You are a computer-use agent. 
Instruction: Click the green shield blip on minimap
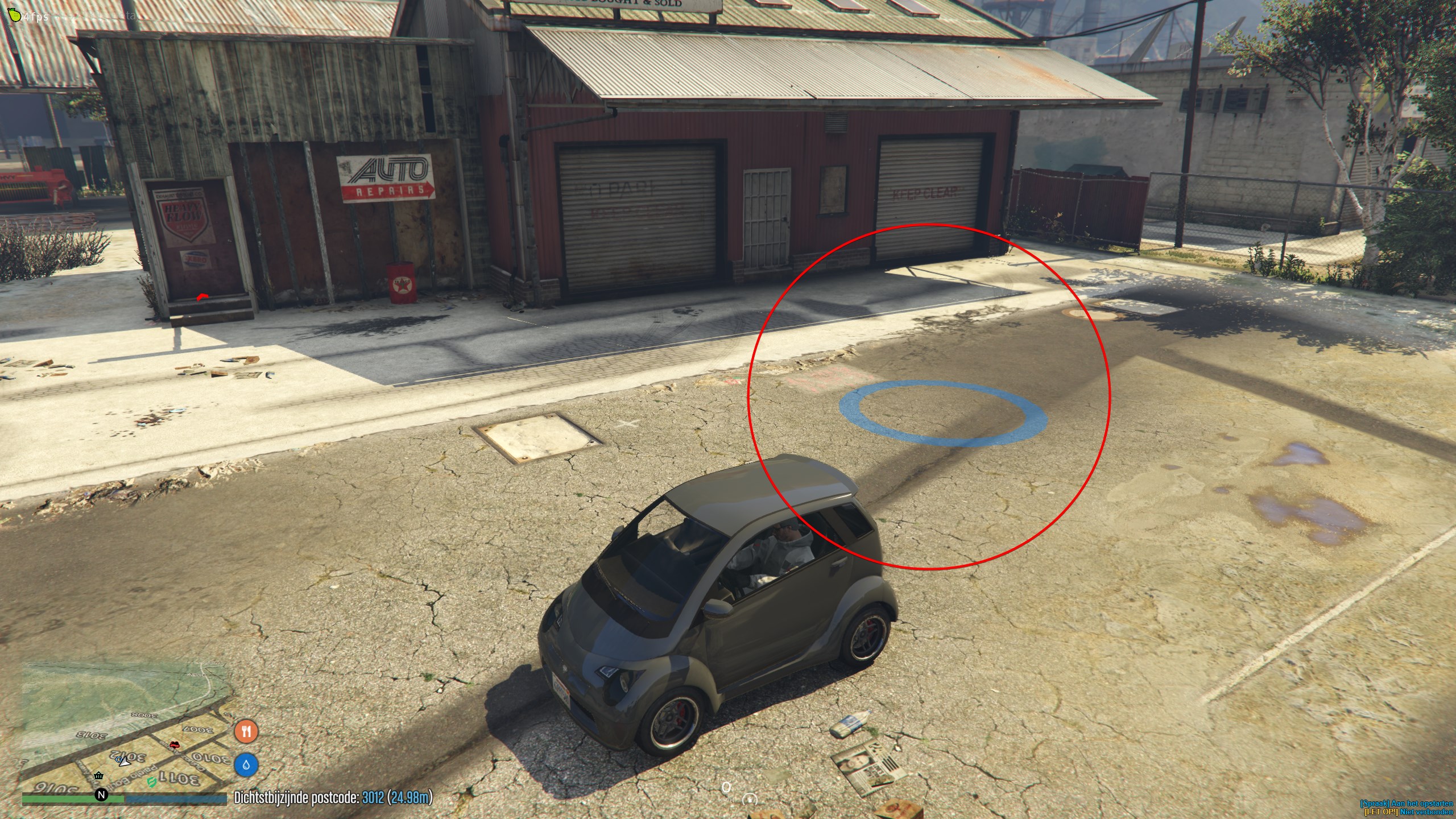point(151,783)
